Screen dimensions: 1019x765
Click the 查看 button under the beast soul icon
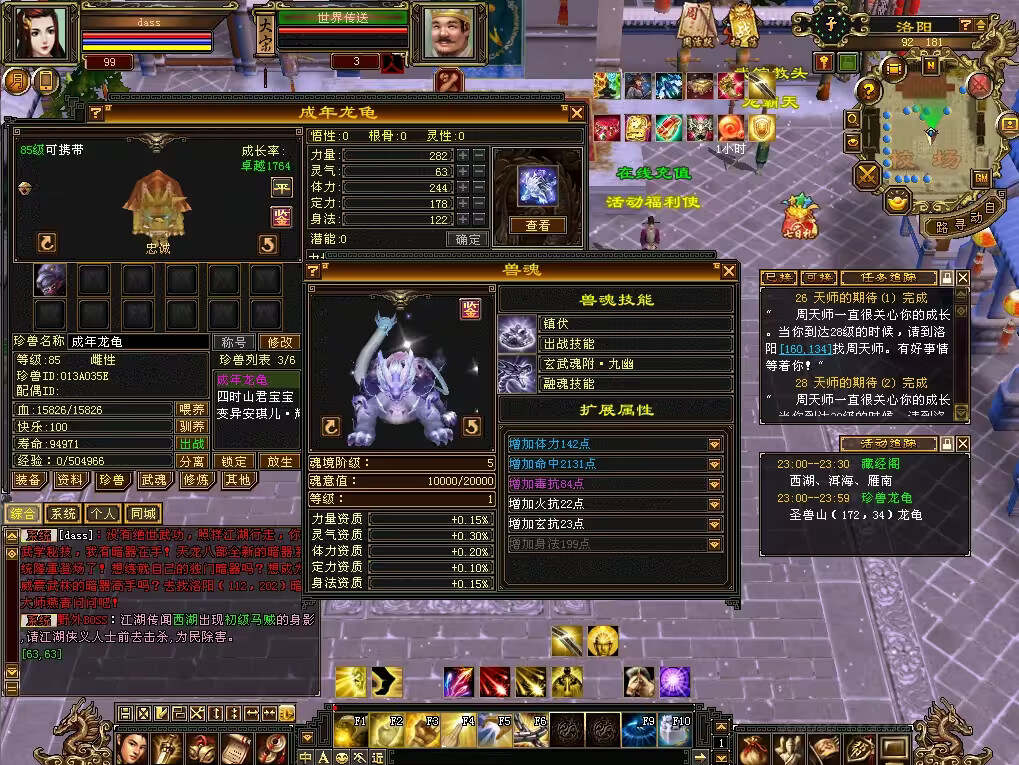[x=537, y=226]
